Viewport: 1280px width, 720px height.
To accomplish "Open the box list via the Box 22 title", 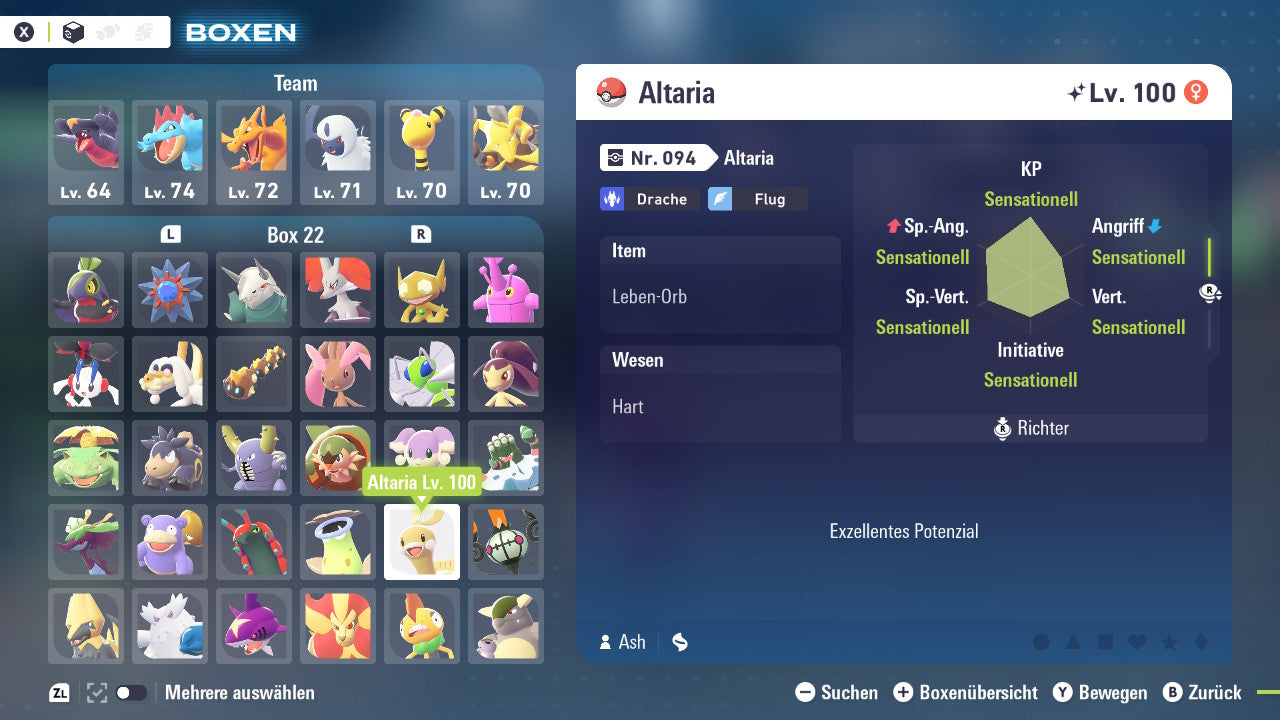I will point(295,235).
